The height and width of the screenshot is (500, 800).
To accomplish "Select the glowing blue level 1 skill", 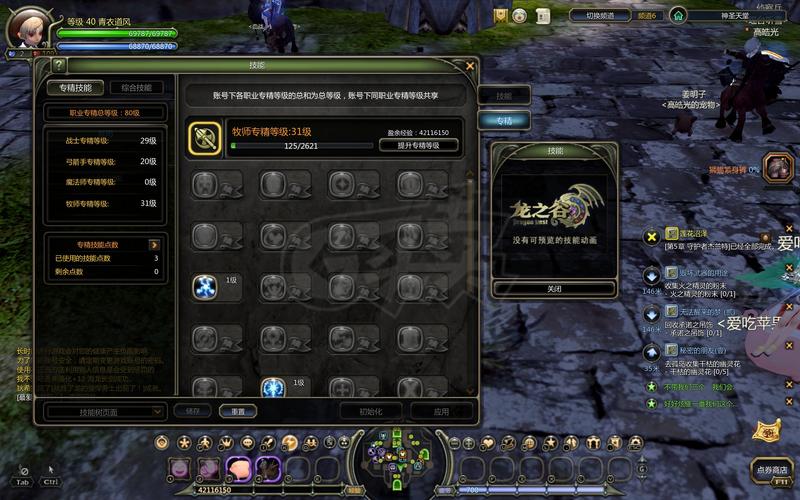I will [x=205, y=287].
